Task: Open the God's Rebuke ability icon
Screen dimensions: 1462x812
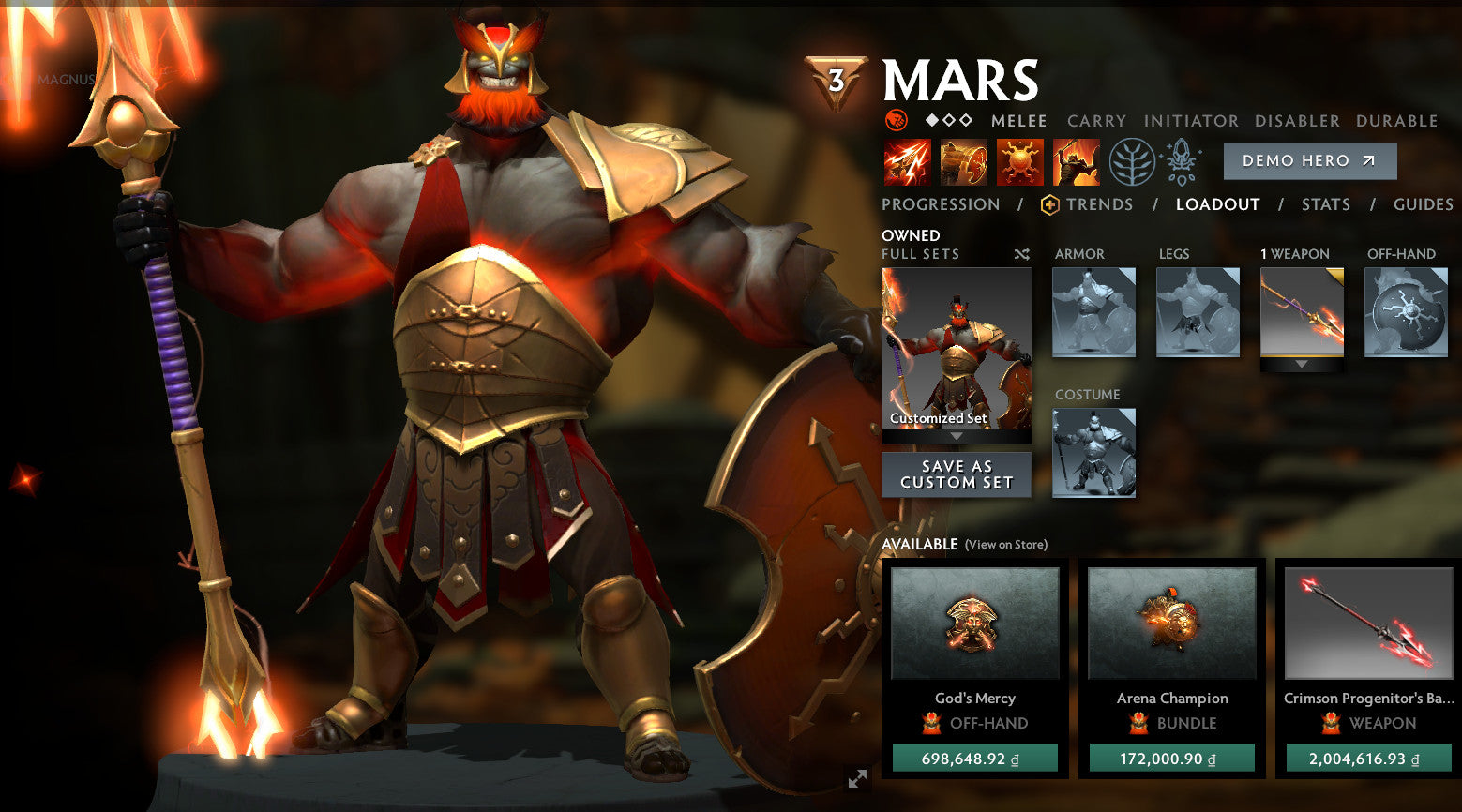Action: (x=962, y=160)
